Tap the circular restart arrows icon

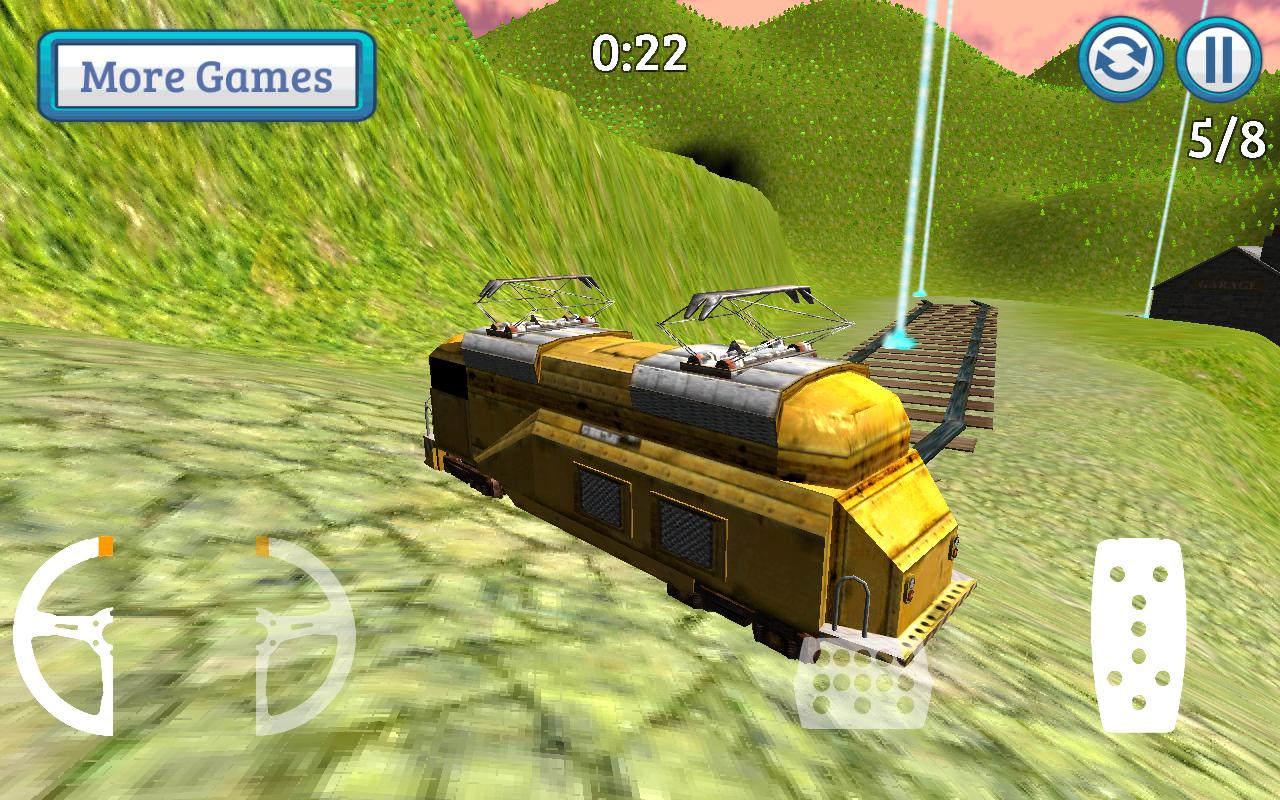pos(1122,62)
